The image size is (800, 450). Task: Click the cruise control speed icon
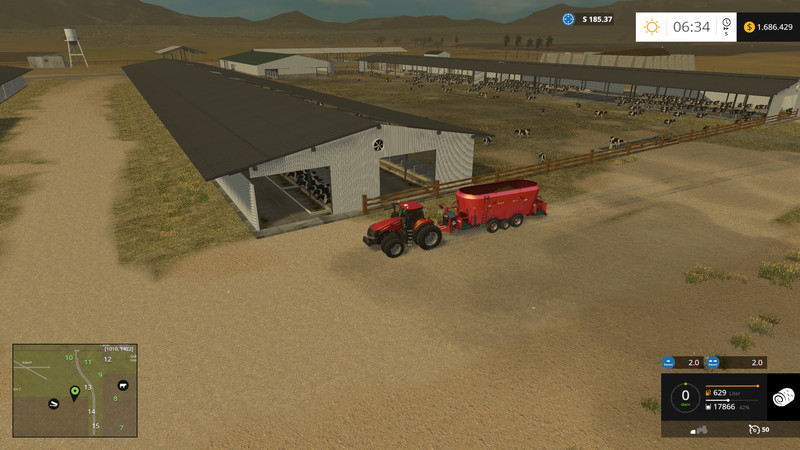click(753, 429)
